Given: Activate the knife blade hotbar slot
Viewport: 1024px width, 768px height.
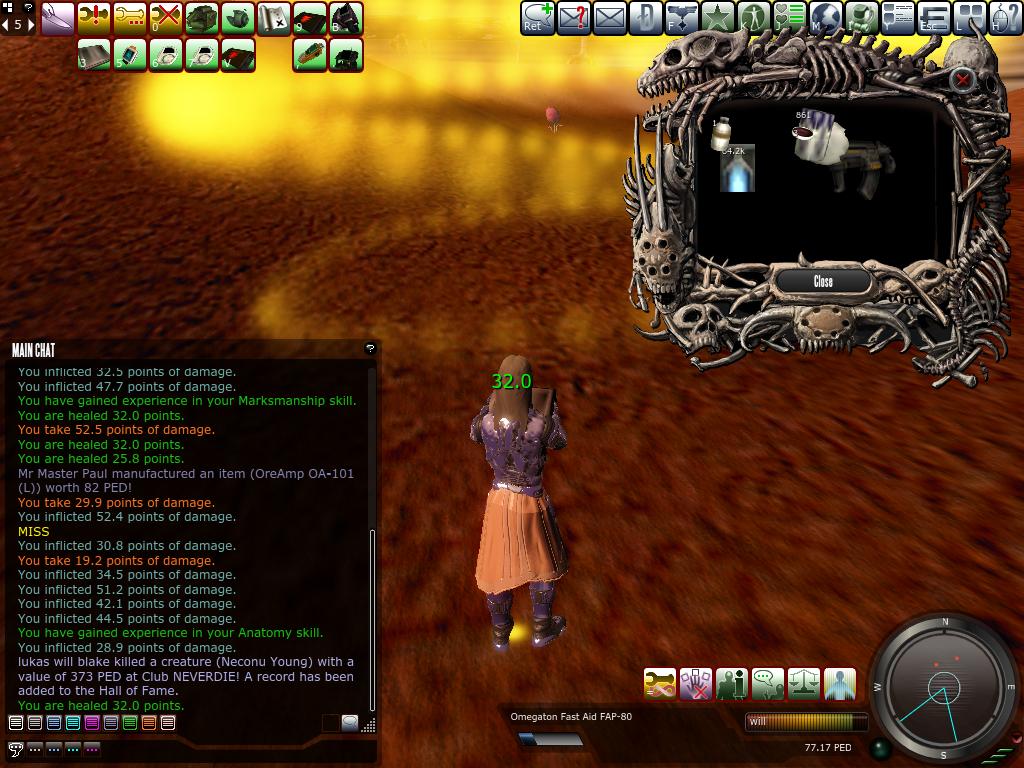Looking at the screenshot, I should point(57,18).
